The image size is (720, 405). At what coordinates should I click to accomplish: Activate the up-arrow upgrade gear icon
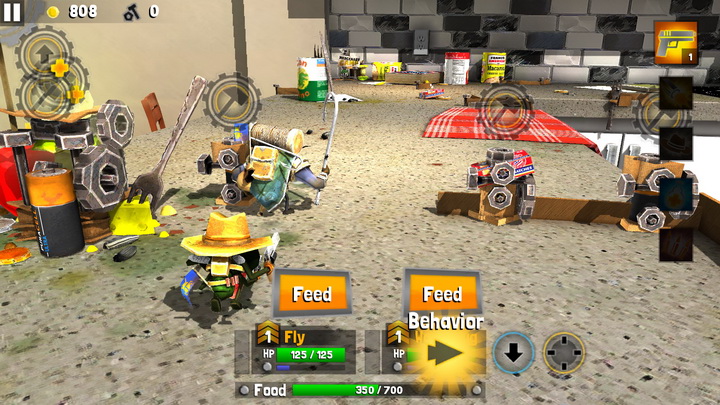[x=43, y=50]
